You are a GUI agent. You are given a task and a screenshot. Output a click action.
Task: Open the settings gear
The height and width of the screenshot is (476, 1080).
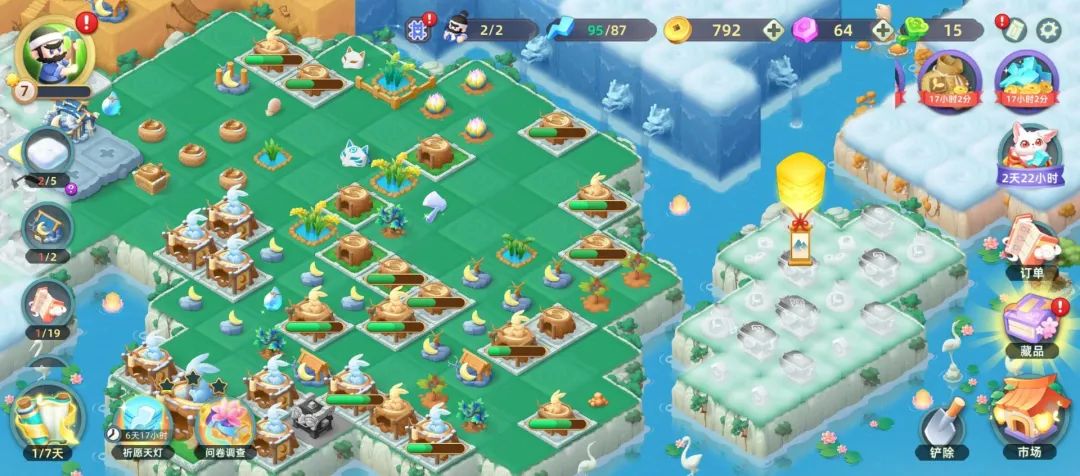click(x=1048, y=29)
